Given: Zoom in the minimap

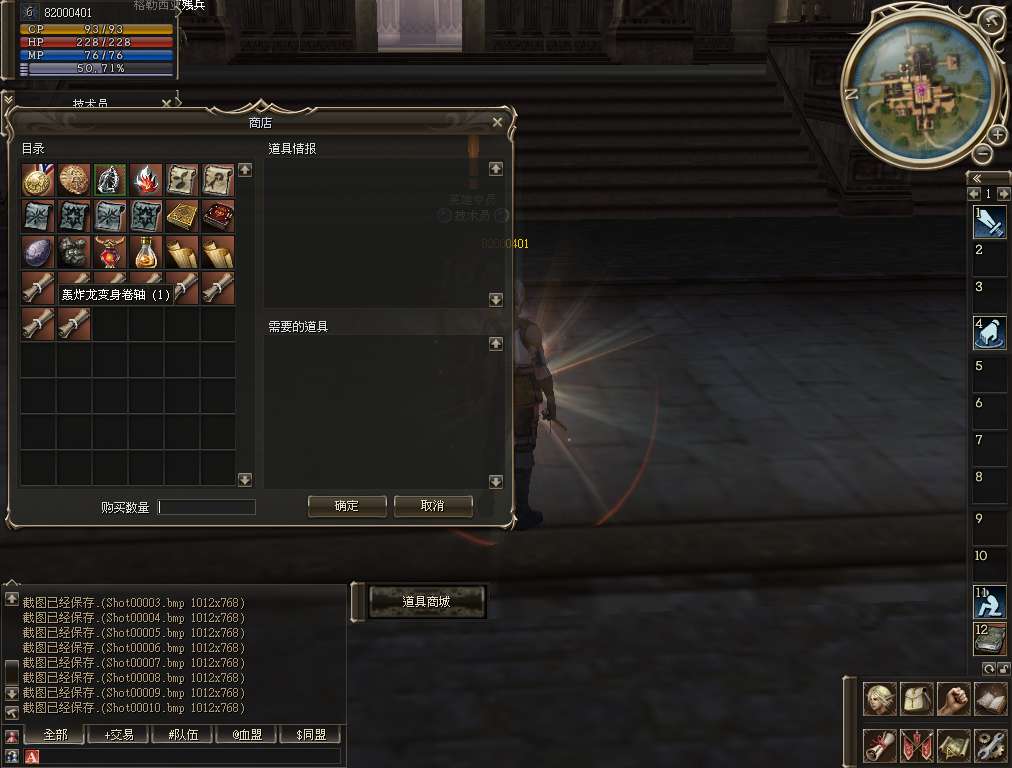Looking at the screenshot, I should (x=998, y=135).
